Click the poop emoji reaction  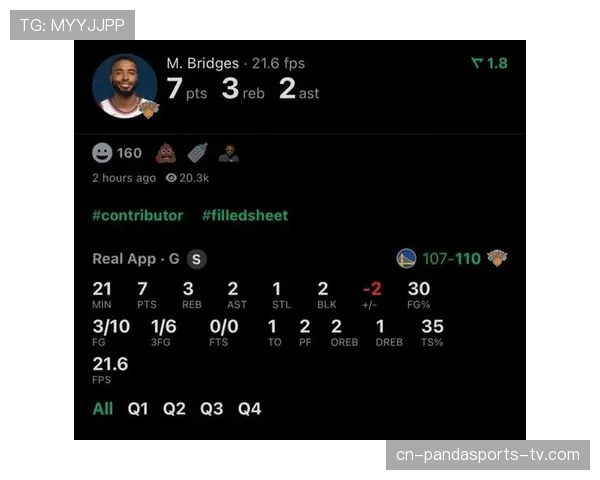165,153
